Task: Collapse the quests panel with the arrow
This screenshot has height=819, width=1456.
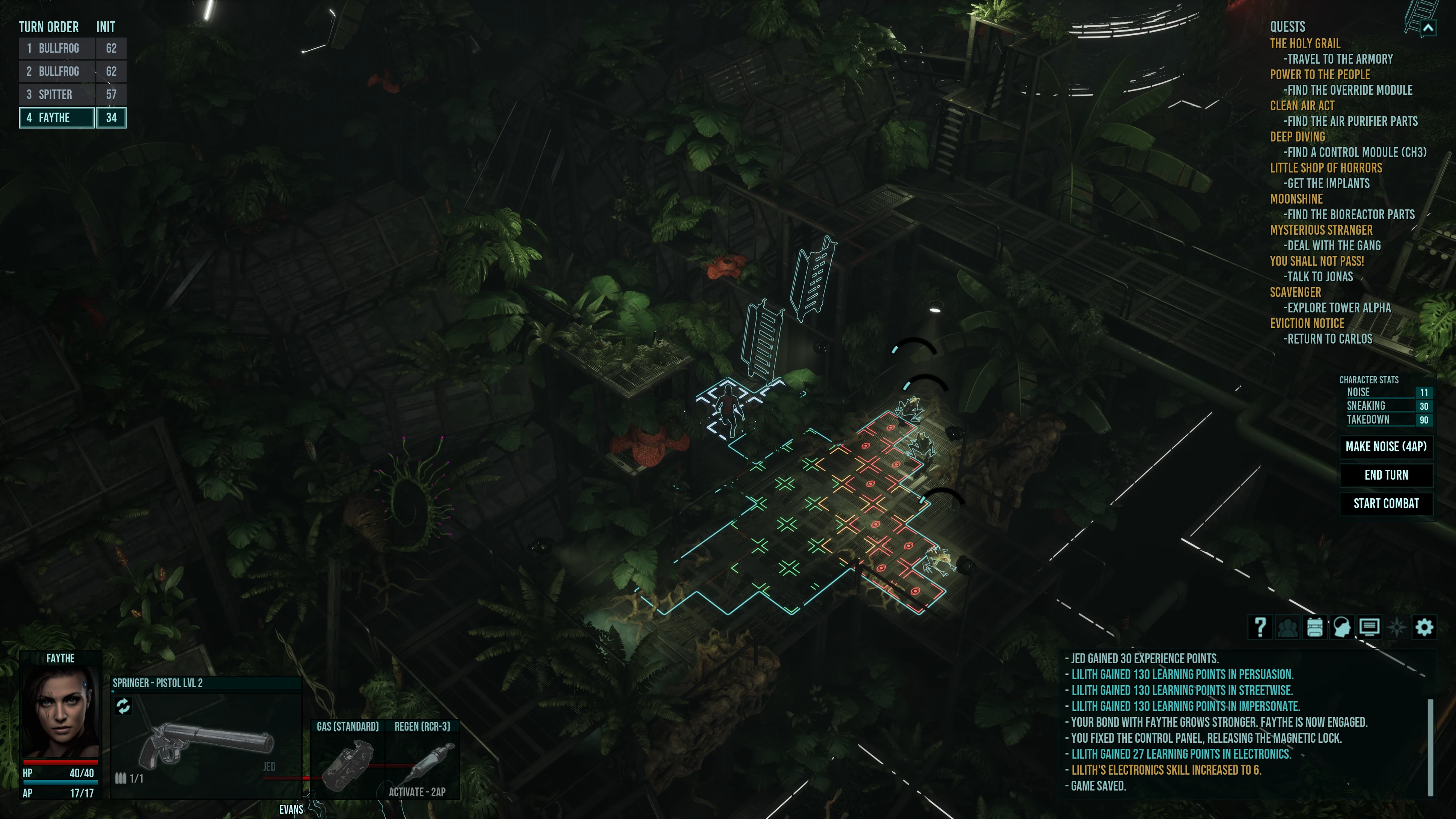Action: point(1428,27)
